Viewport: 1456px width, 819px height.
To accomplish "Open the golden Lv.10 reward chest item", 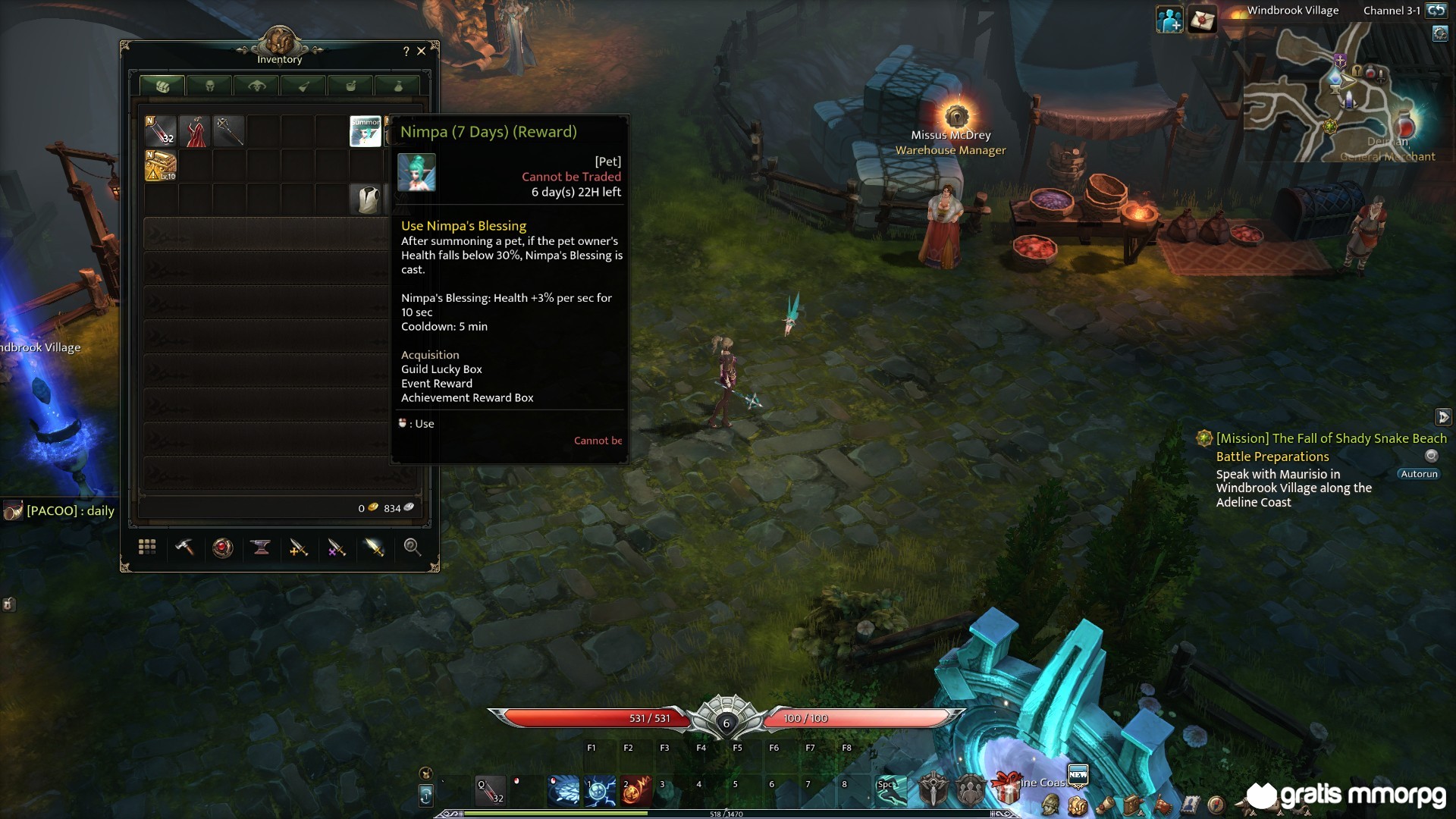I will click(161, 165).
